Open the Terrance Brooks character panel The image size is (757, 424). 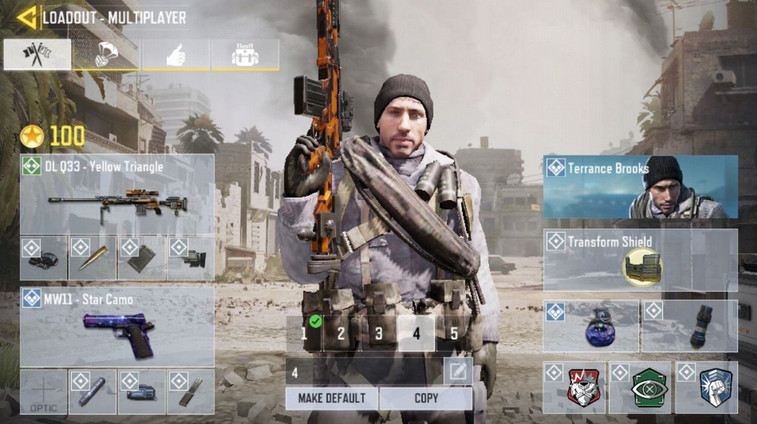click(640, 186)
